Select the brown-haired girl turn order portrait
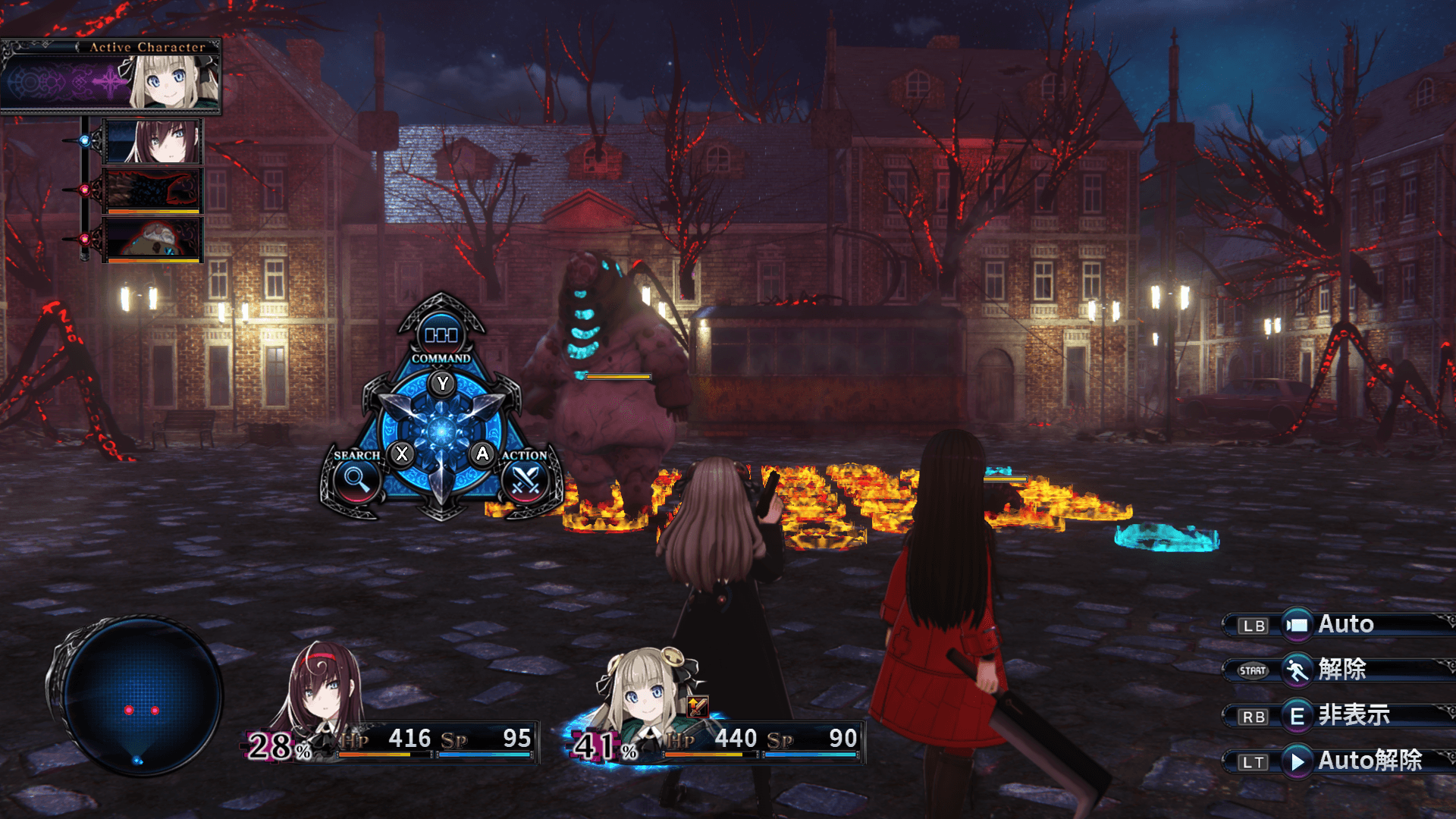 (153, 142)
